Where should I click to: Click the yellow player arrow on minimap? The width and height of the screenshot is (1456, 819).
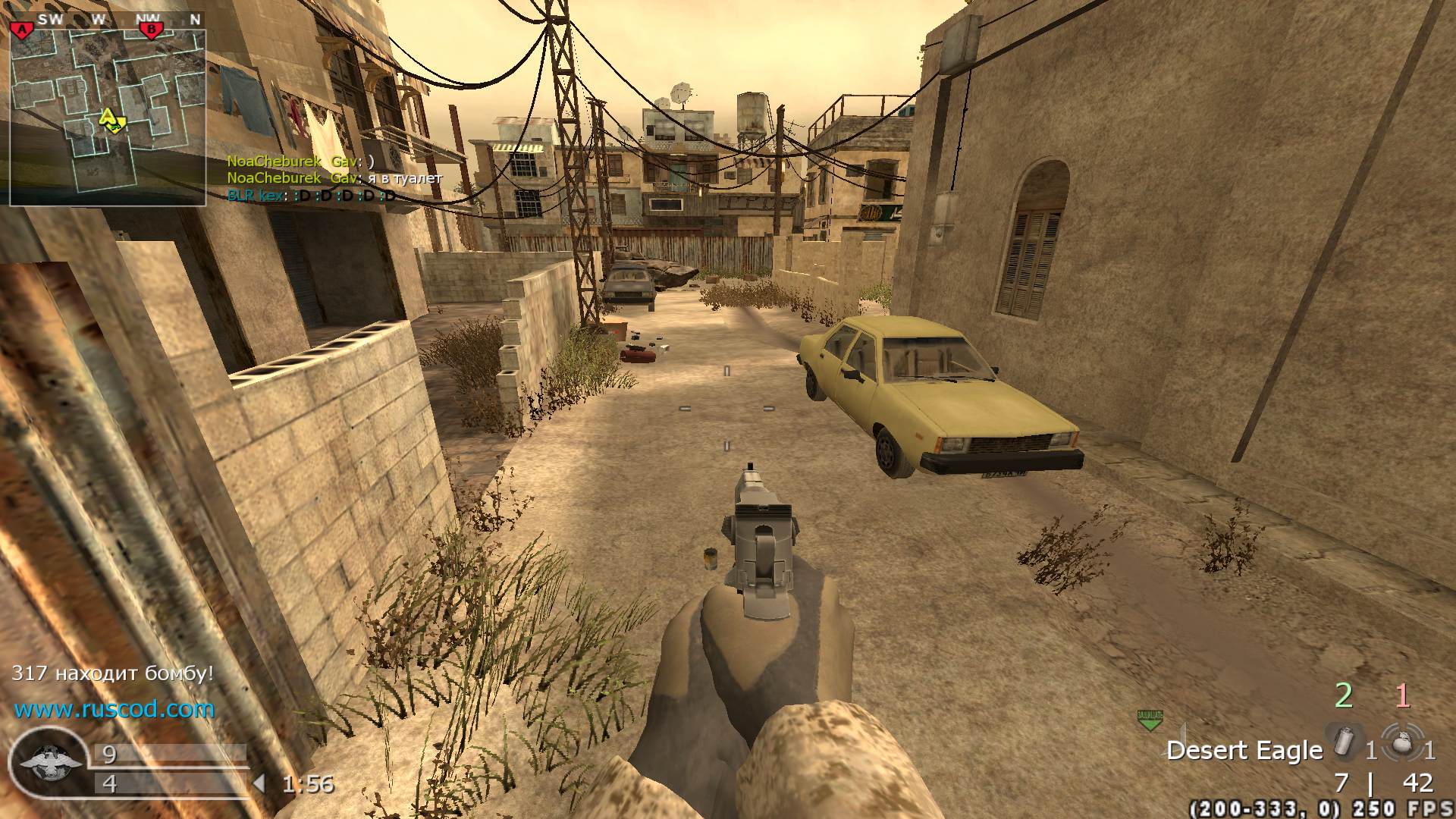(108, 118)
